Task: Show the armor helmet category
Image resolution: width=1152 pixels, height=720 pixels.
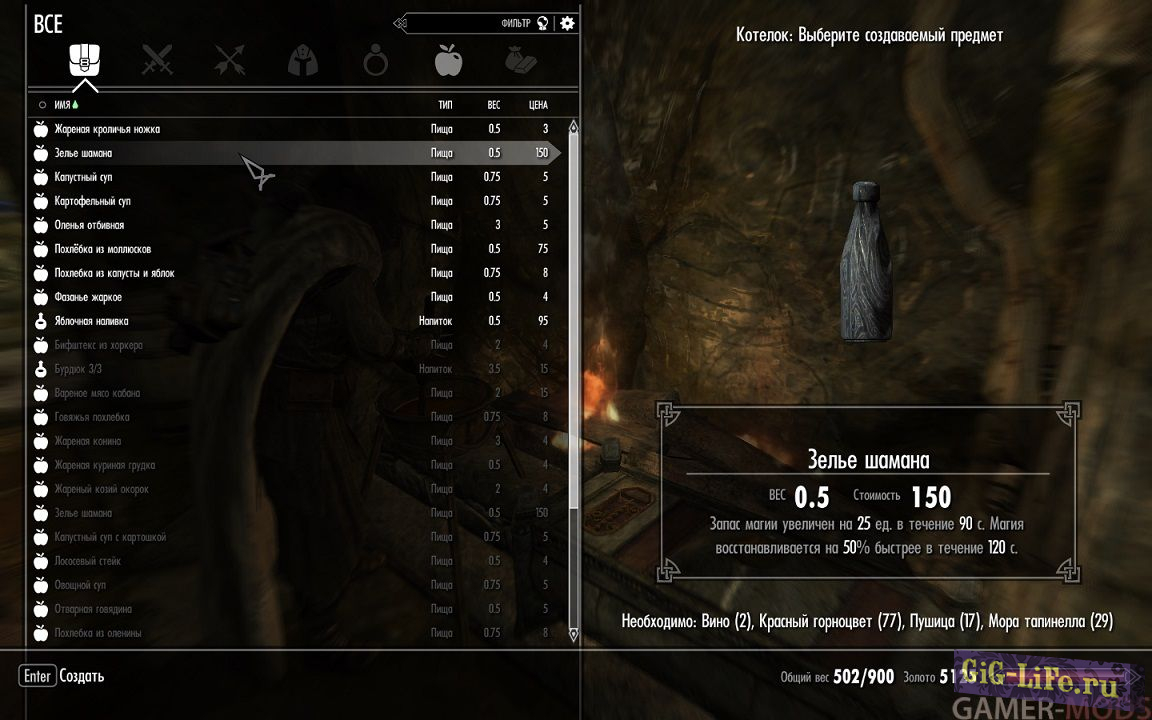Action: pos(302,62)
